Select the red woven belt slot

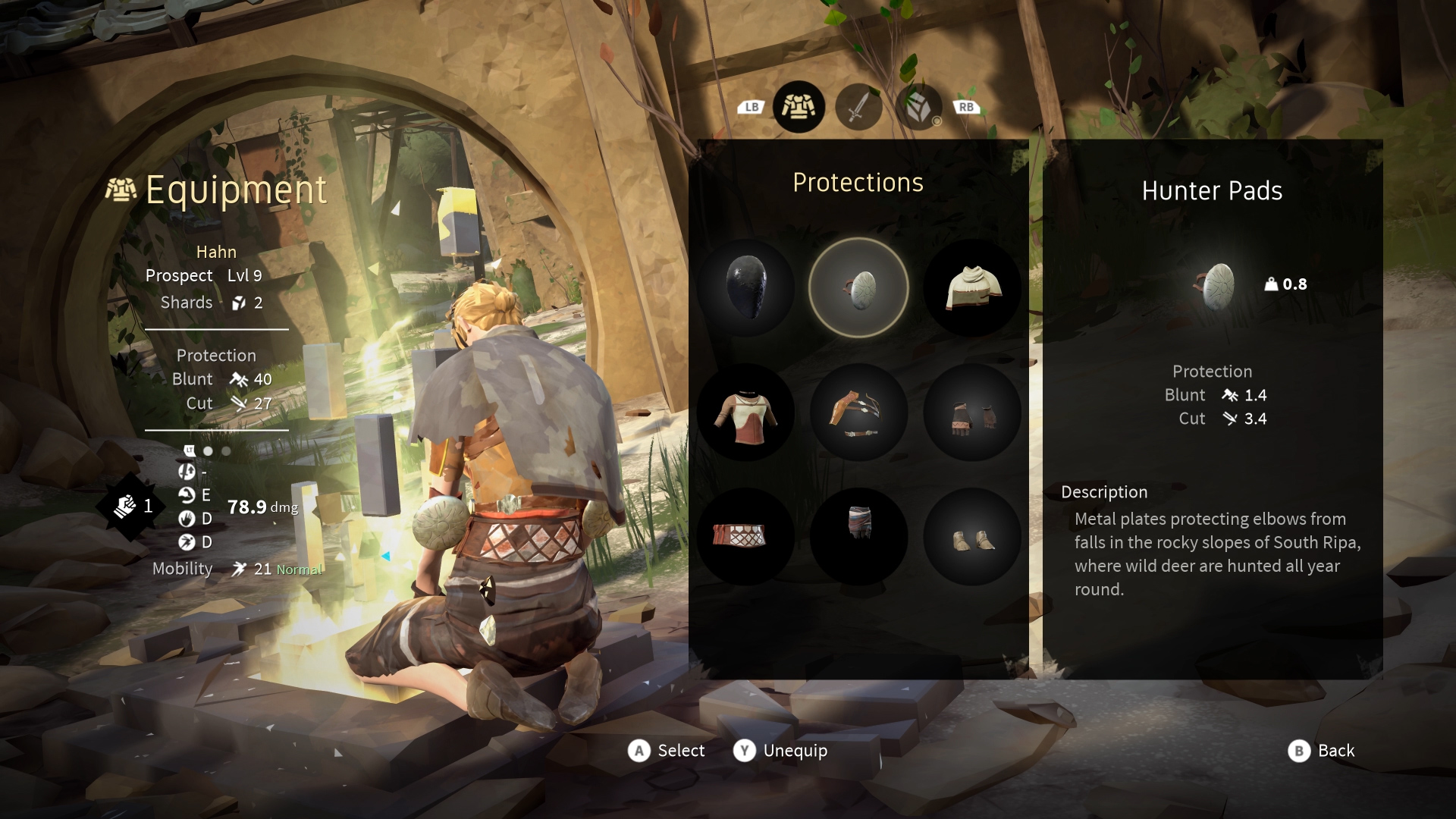point(745,537)
